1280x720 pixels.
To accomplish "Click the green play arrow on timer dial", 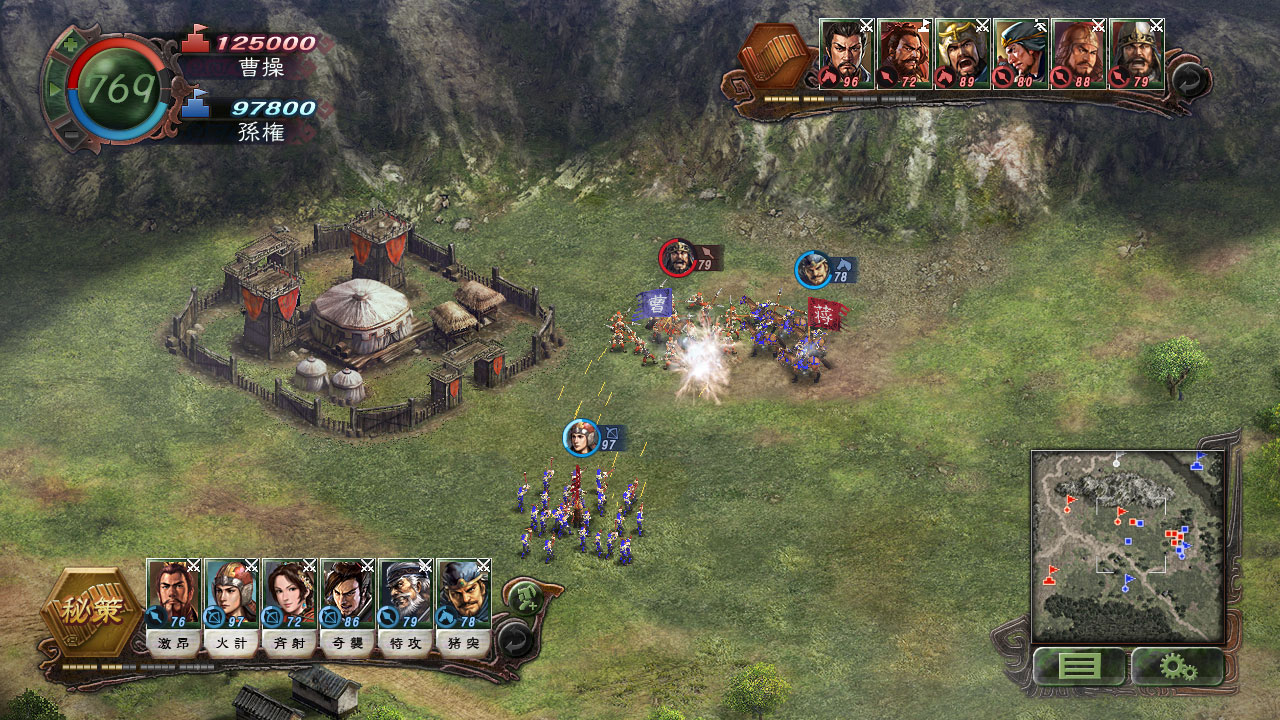I will point(55,90).
